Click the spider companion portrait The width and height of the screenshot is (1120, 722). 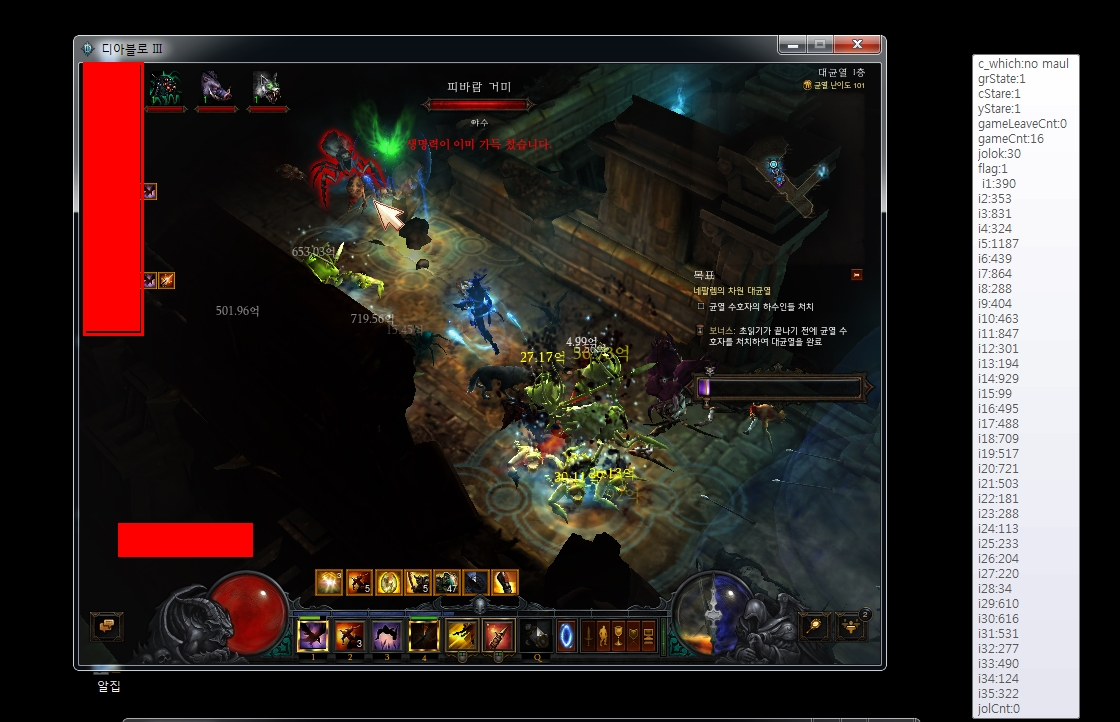165,87
